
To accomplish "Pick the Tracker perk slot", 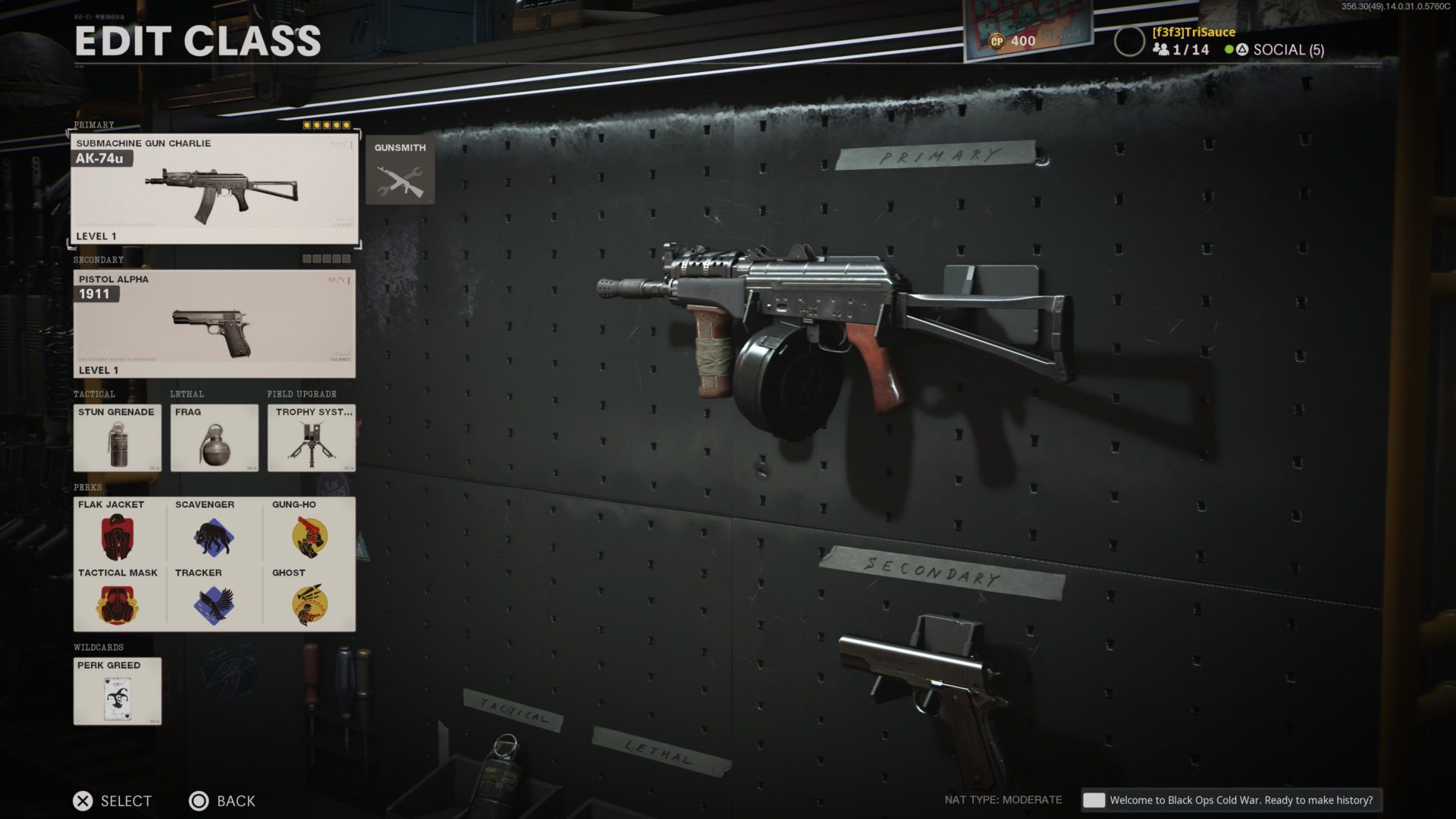I will pos(214,598).
